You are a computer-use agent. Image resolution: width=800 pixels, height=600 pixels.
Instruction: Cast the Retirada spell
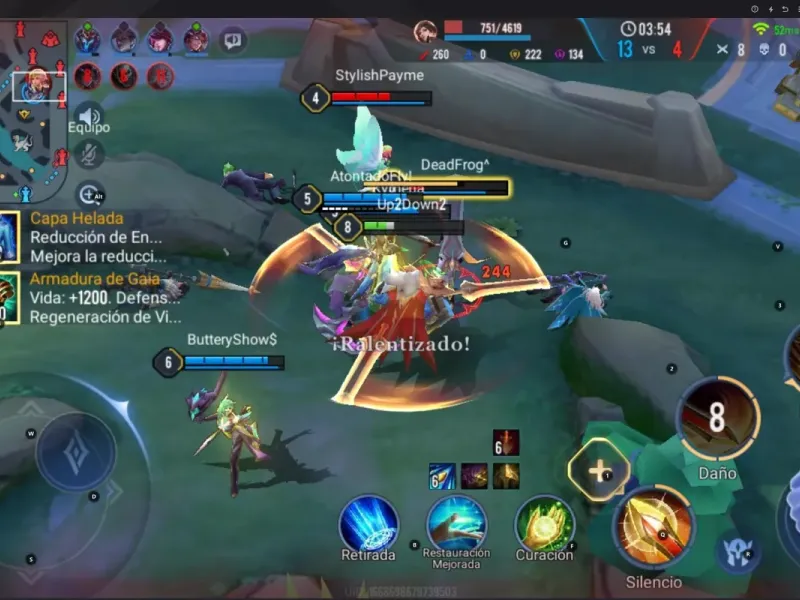tap(368, 524)
